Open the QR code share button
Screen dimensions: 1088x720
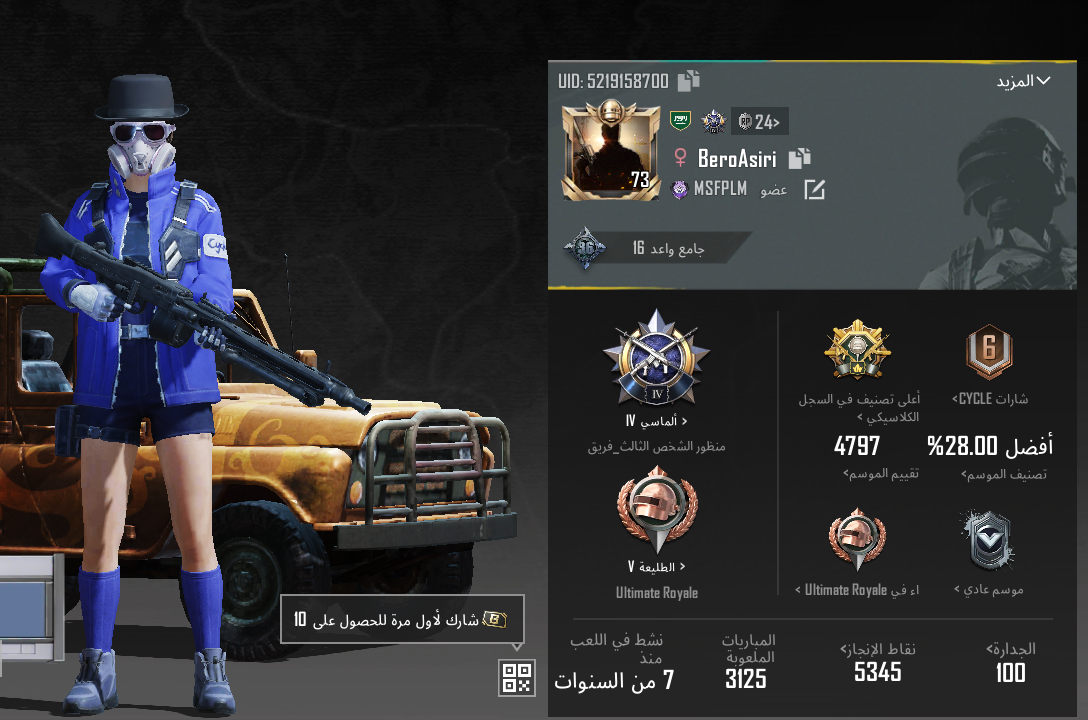tap(517, 677)
